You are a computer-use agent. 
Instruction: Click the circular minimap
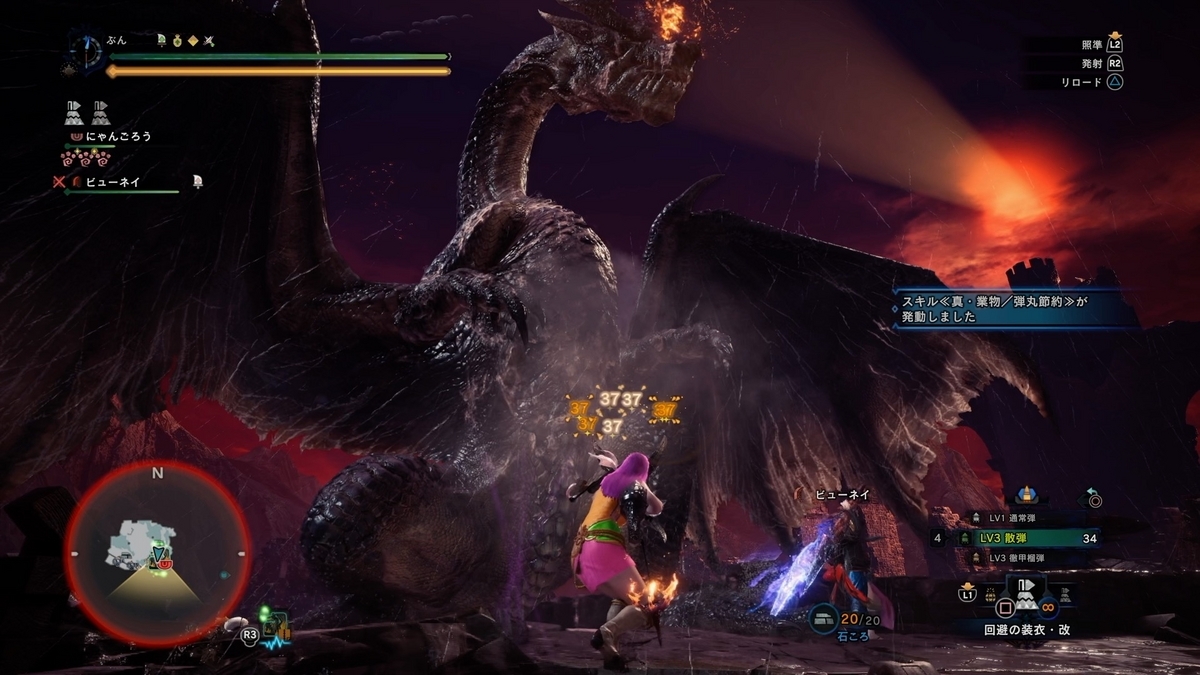[x=157, y=555]
